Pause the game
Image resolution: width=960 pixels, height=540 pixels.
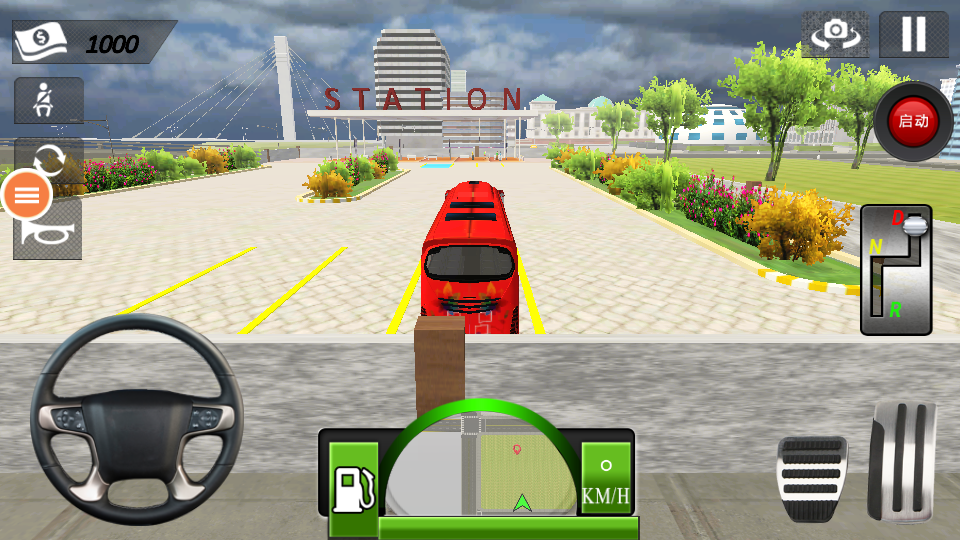tap(913, 34)
